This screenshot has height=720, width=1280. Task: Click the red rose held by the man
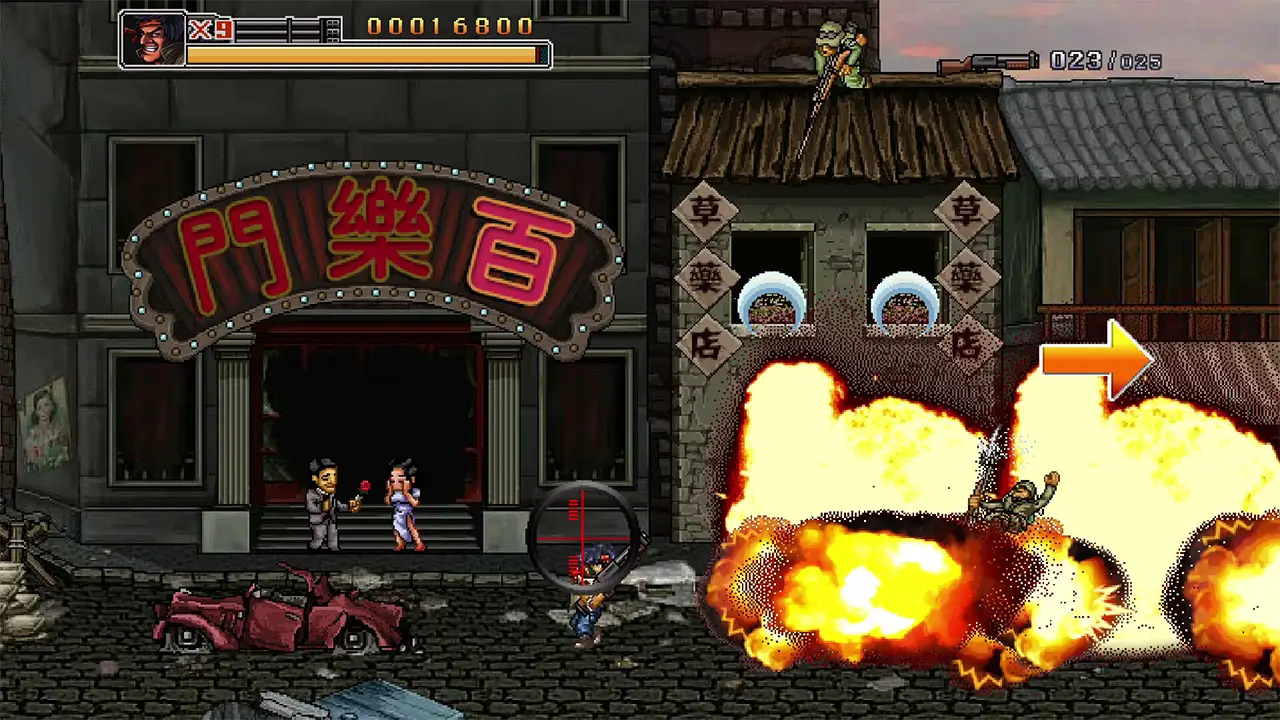pos(365,487)
